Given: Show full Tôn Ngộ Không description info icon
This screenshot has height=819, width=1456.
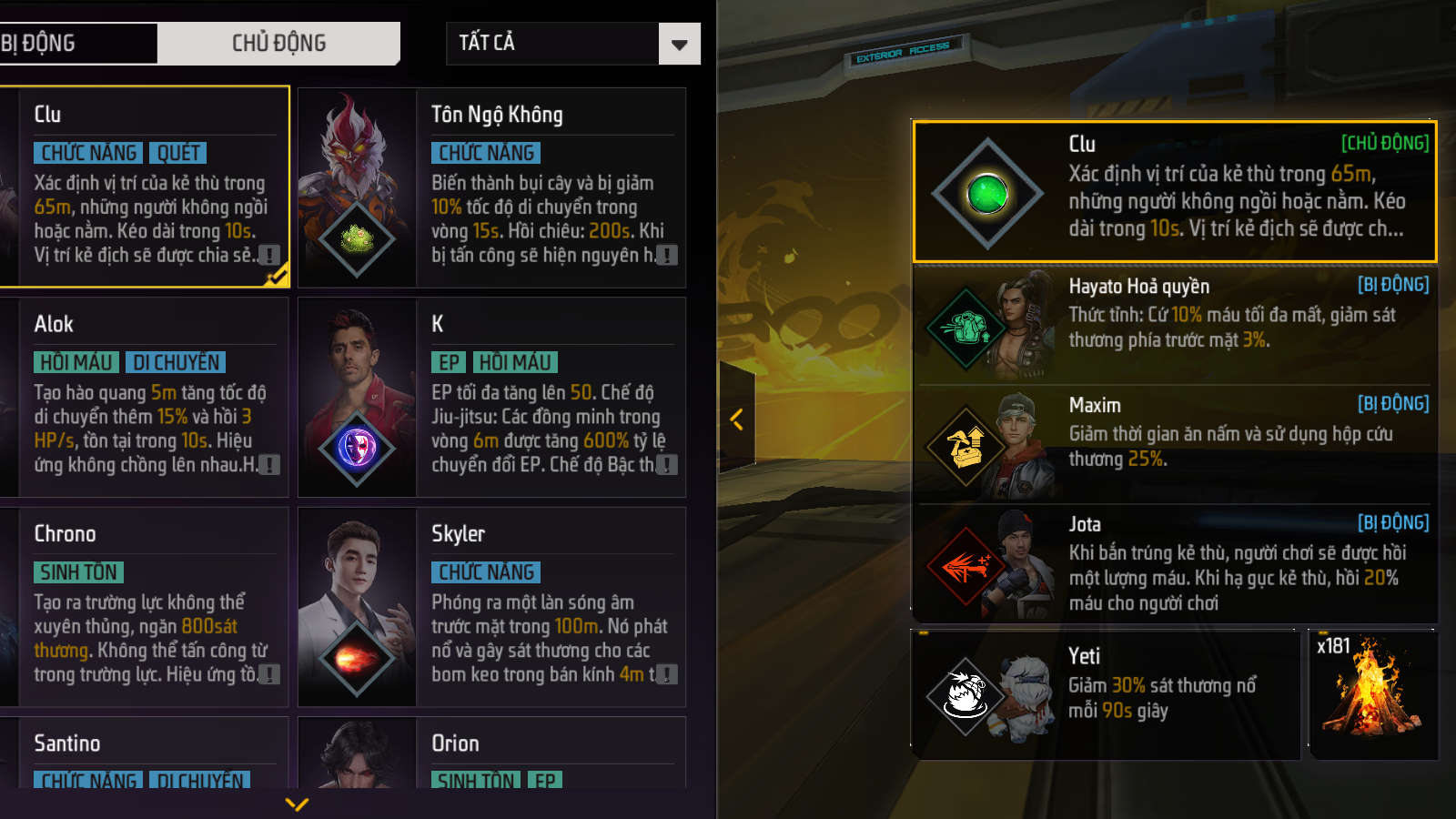Looking at the screenshot, I should coord(667,256).
